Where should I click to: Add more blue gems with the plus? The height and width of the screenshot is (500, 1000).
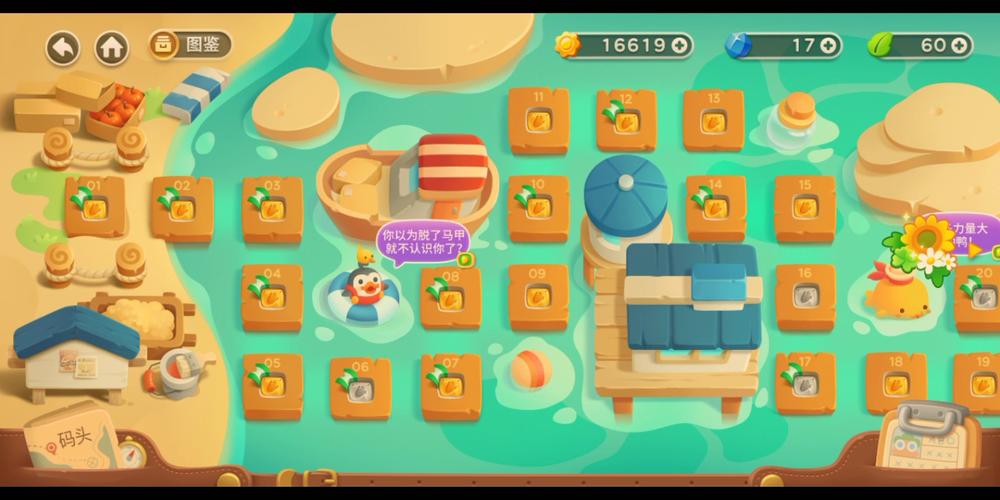click(x=828, y=45)
